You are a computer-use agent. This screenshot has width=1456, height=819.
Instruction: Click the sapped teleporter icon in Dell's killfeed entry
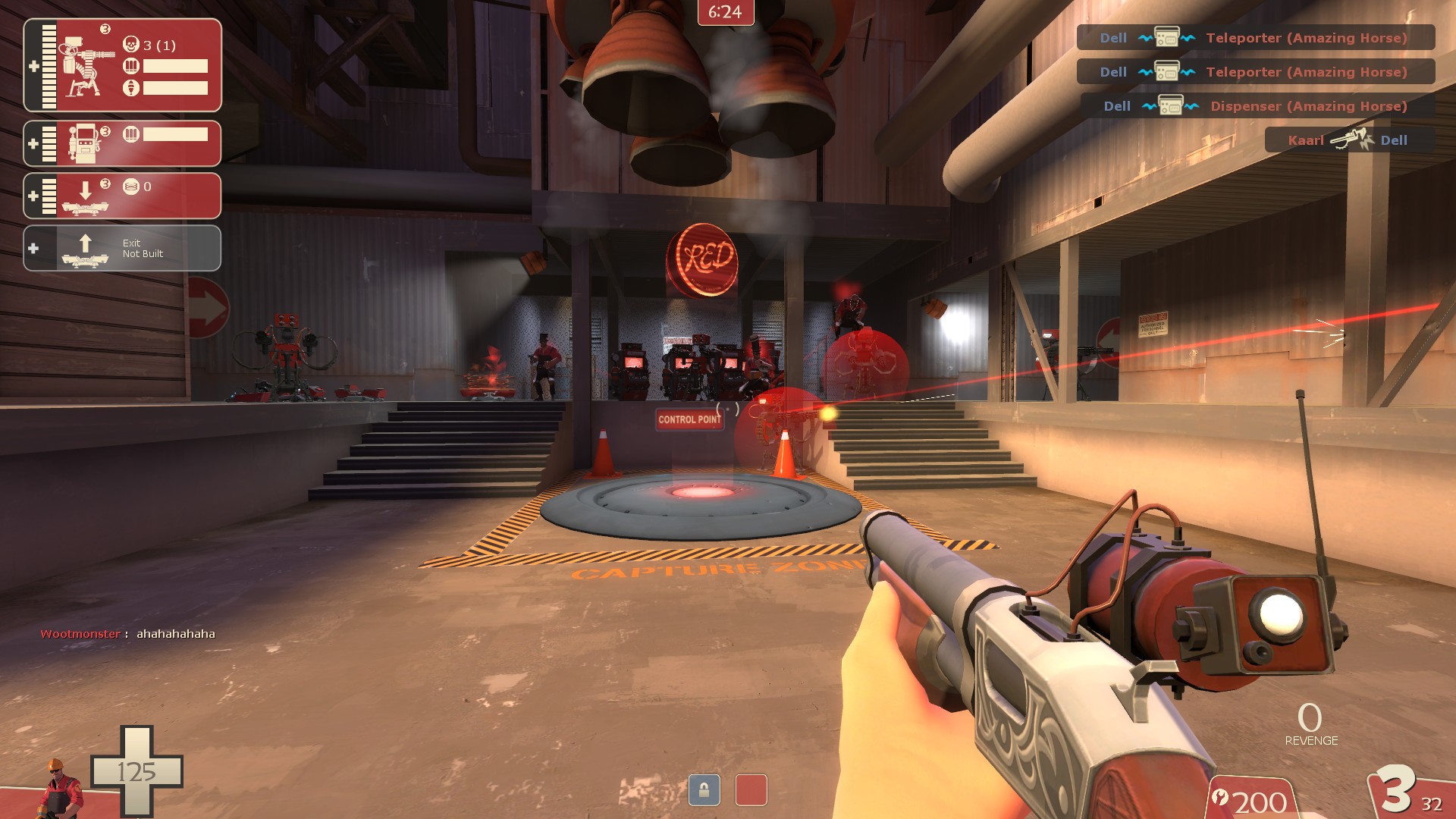point(1166,36)
